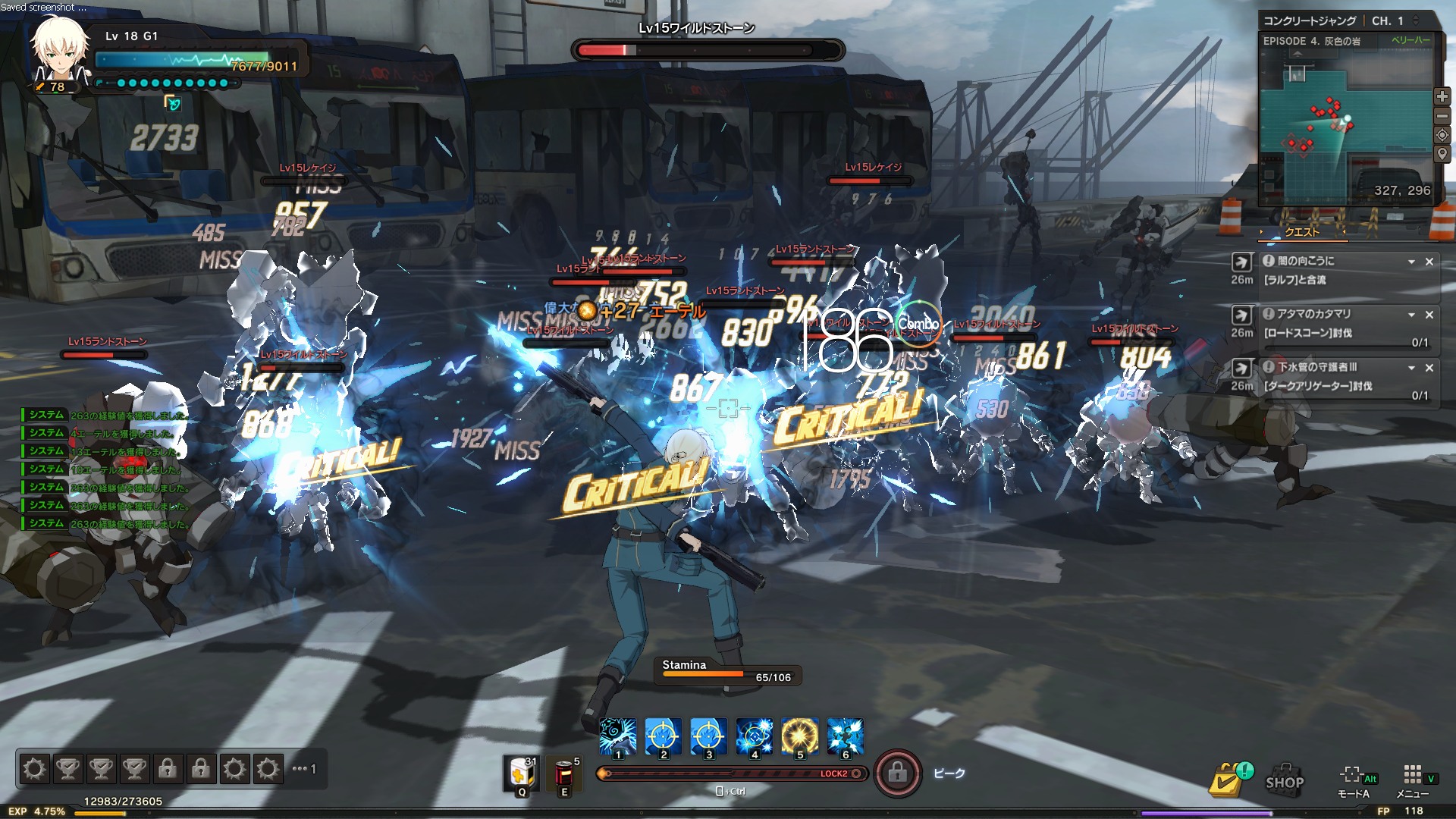
Task: Center the minimap using the crosshair button
Action: coord(1442,135)
